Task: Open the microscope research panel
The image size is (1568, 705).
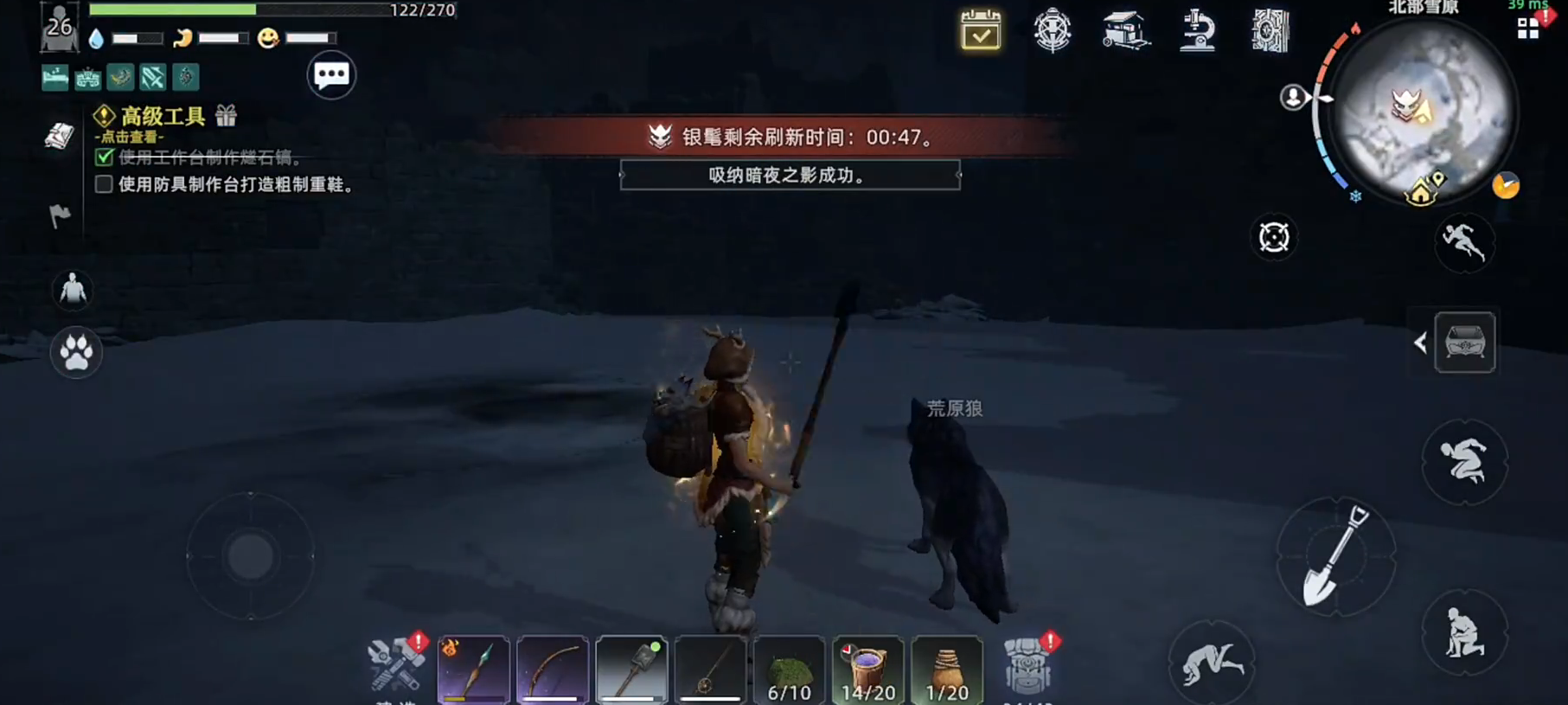Action: pos(1196,30)
